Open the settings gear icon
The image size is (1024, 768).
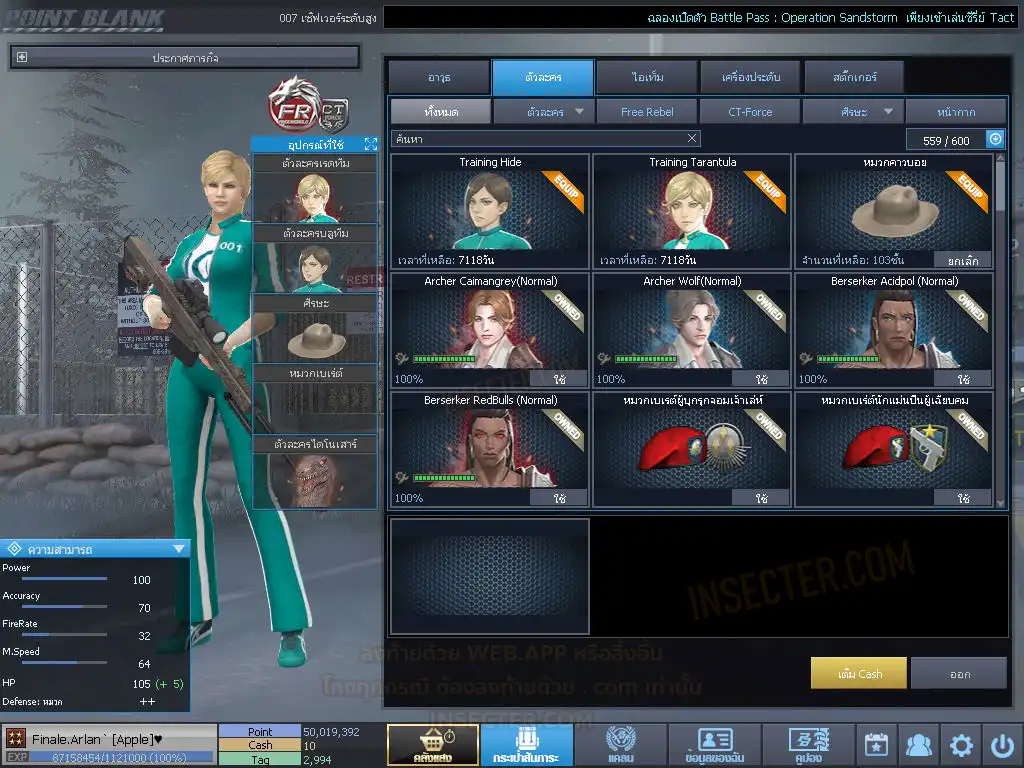(x=961, y=745)
